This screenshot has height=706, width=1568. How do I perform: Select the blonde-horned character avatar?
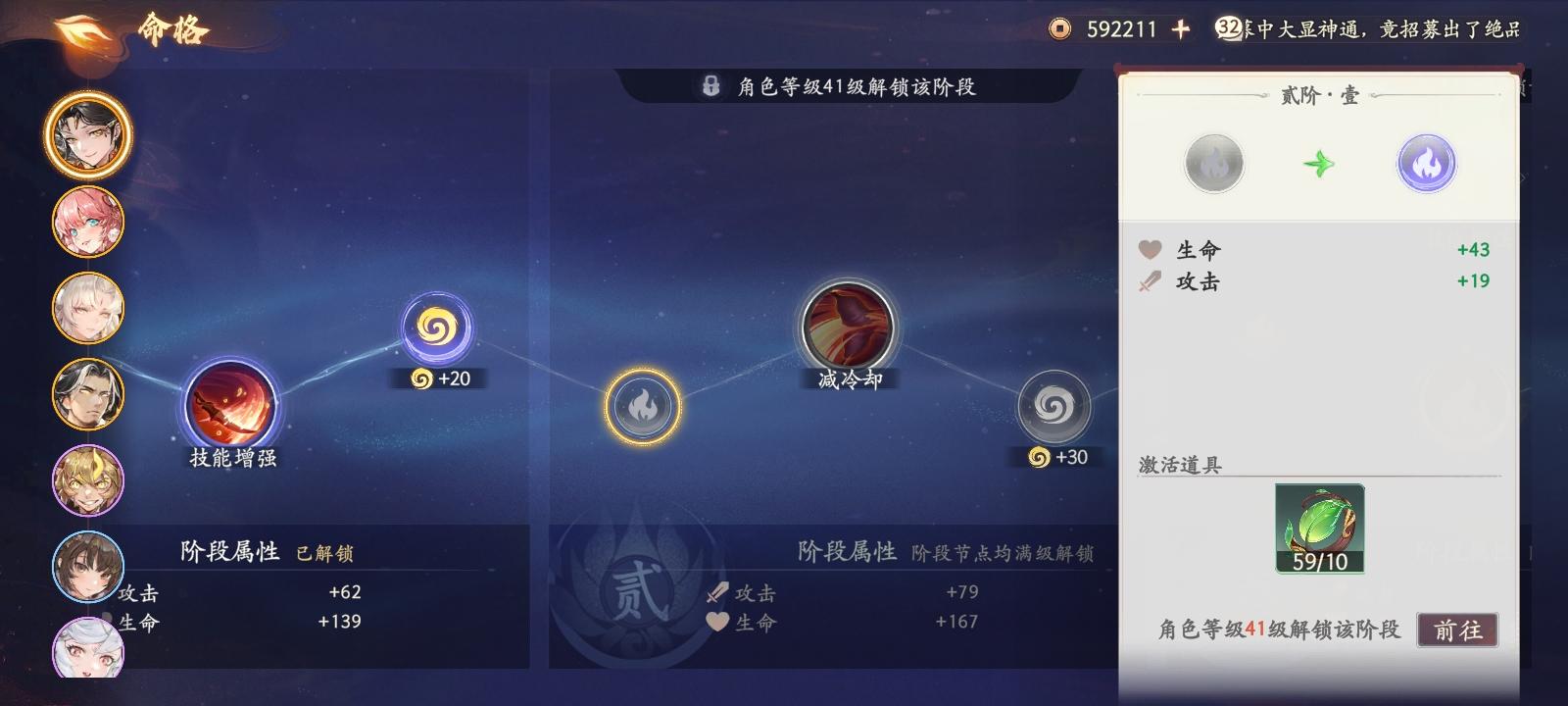(87, 479)
